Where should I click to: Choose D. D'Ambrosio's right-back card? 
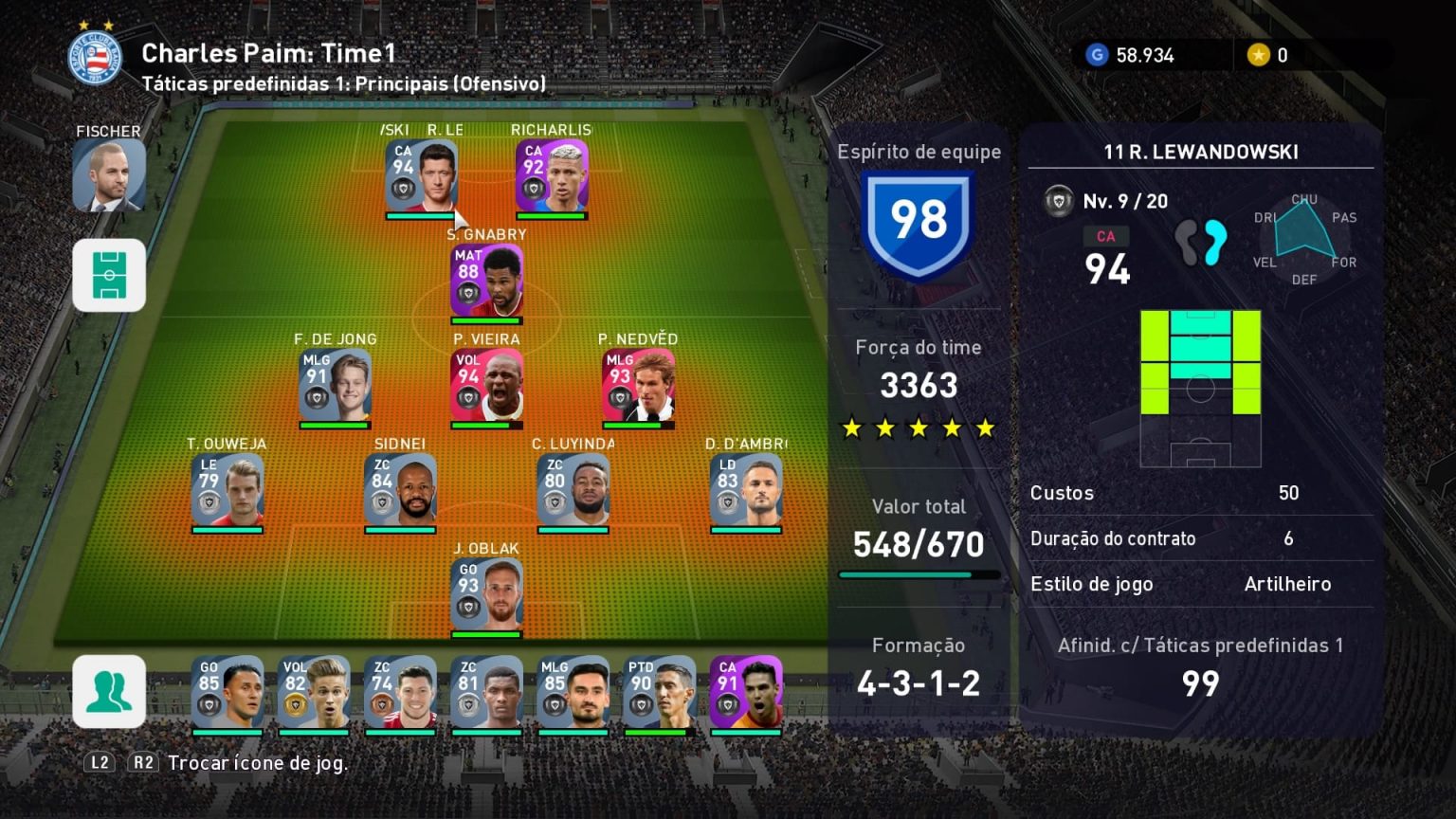[x=746, y=490]
